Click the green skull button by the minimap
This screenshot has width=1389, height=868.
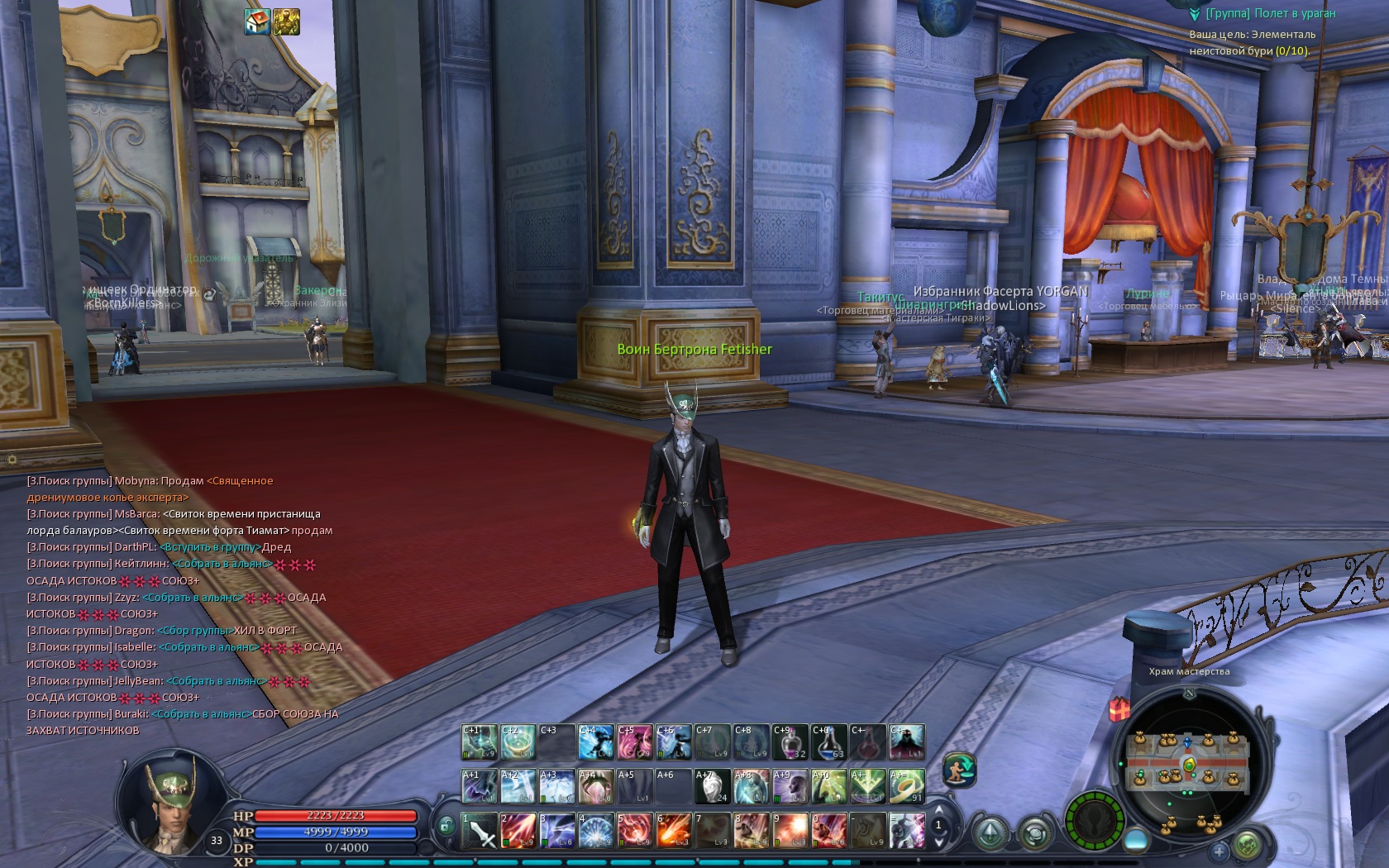coord(1247,845)
